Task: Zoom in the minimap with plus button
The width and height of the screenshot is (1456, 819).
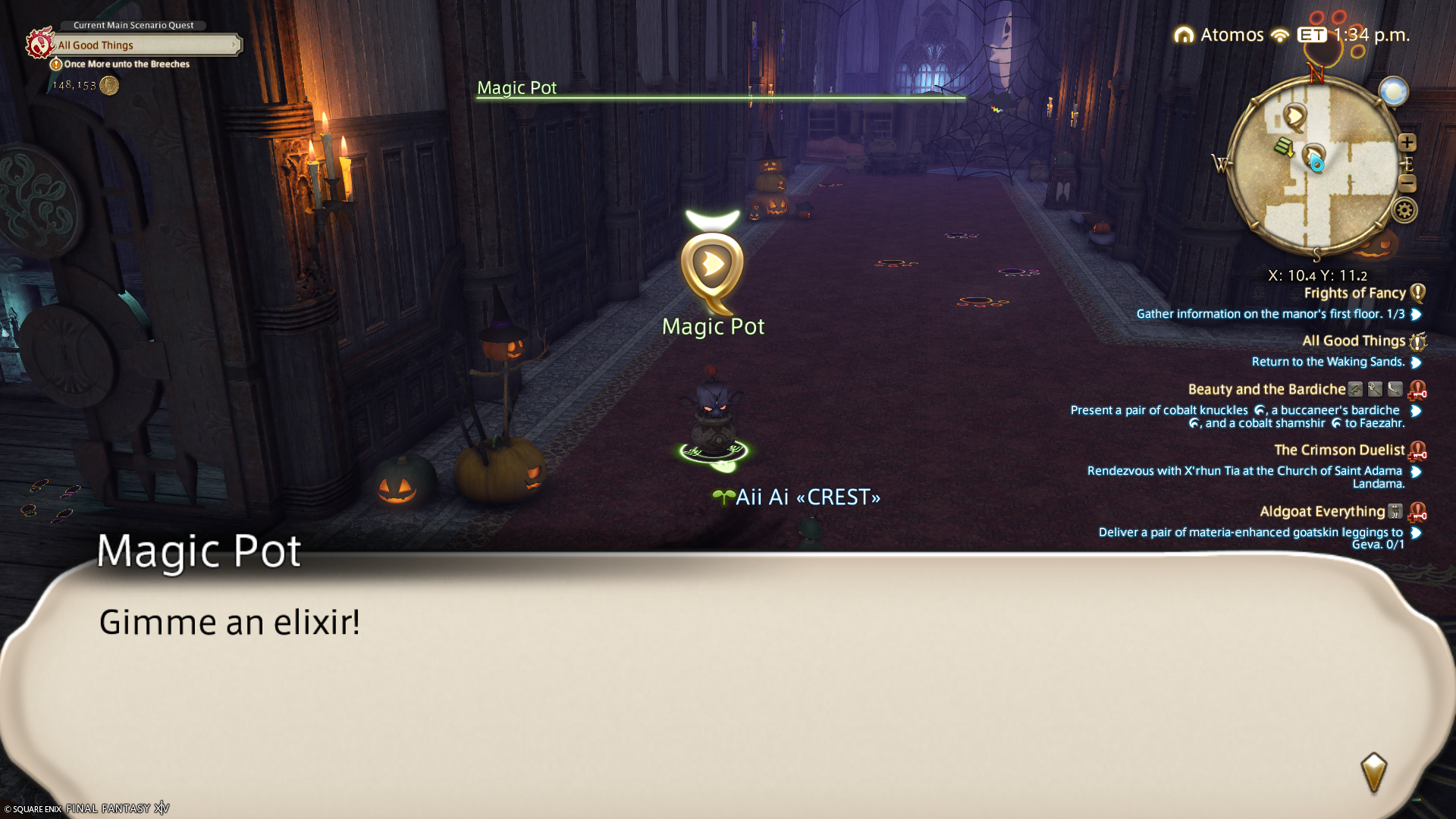Action: coord(1407,143)
